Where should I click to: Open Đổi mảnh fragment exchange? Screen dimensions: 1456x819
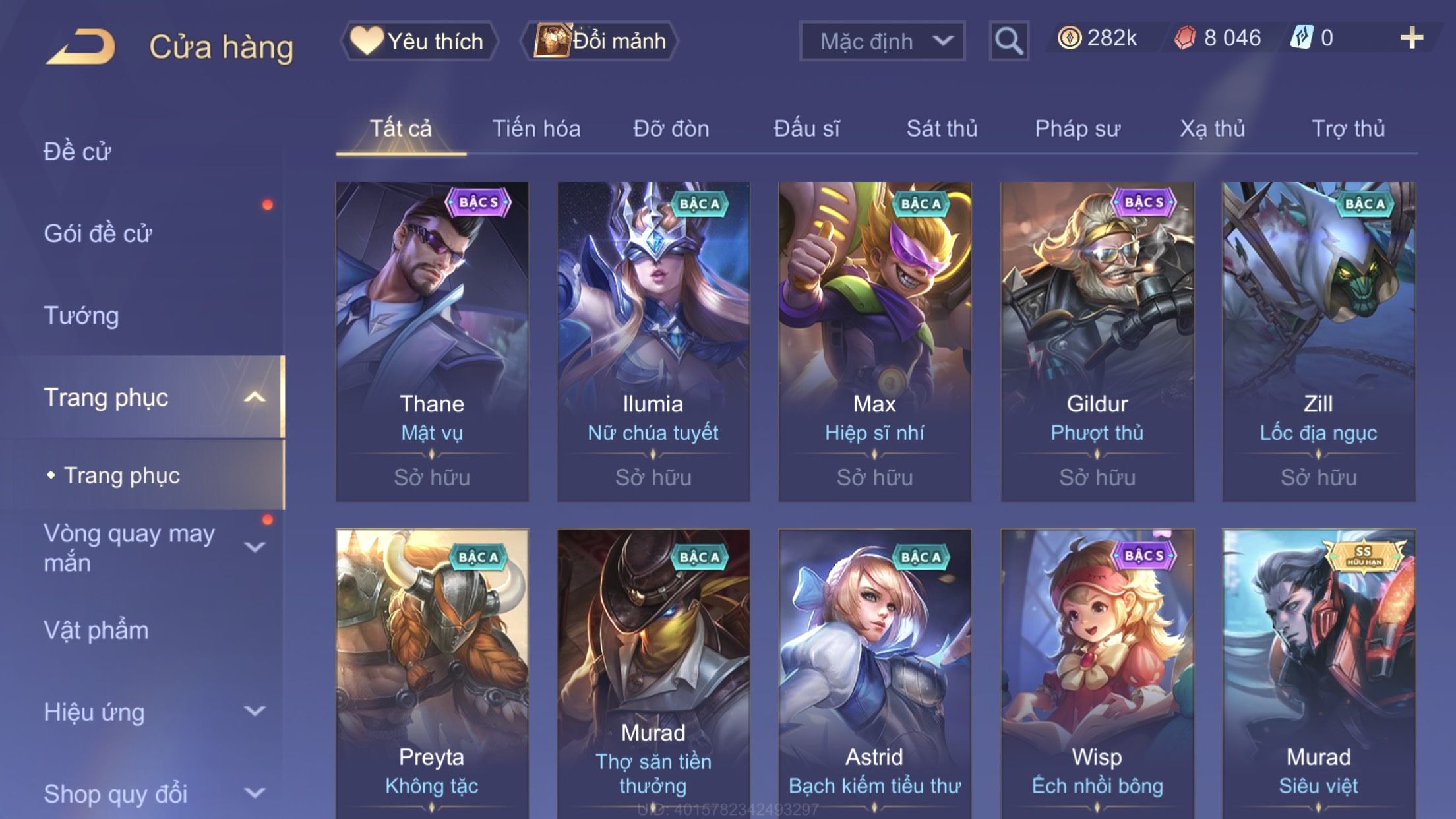(599, 41)
